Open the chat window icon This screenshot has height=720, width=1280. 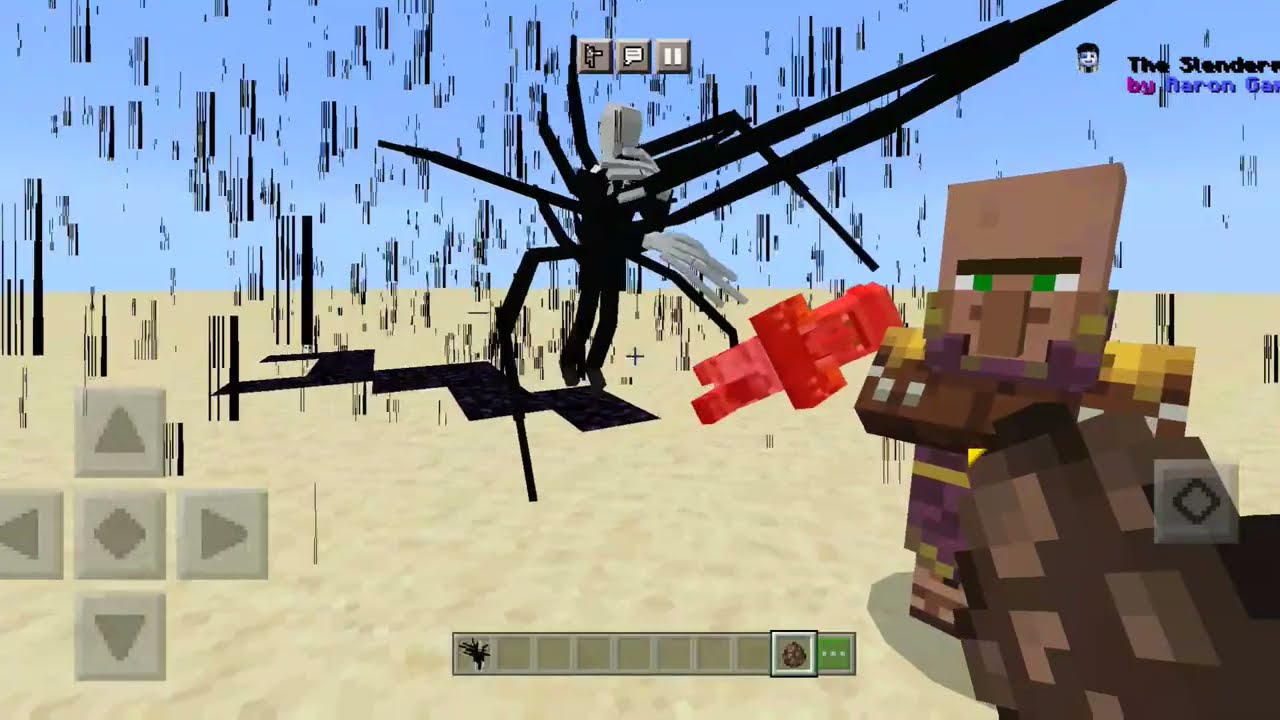[x=633, y=56]
